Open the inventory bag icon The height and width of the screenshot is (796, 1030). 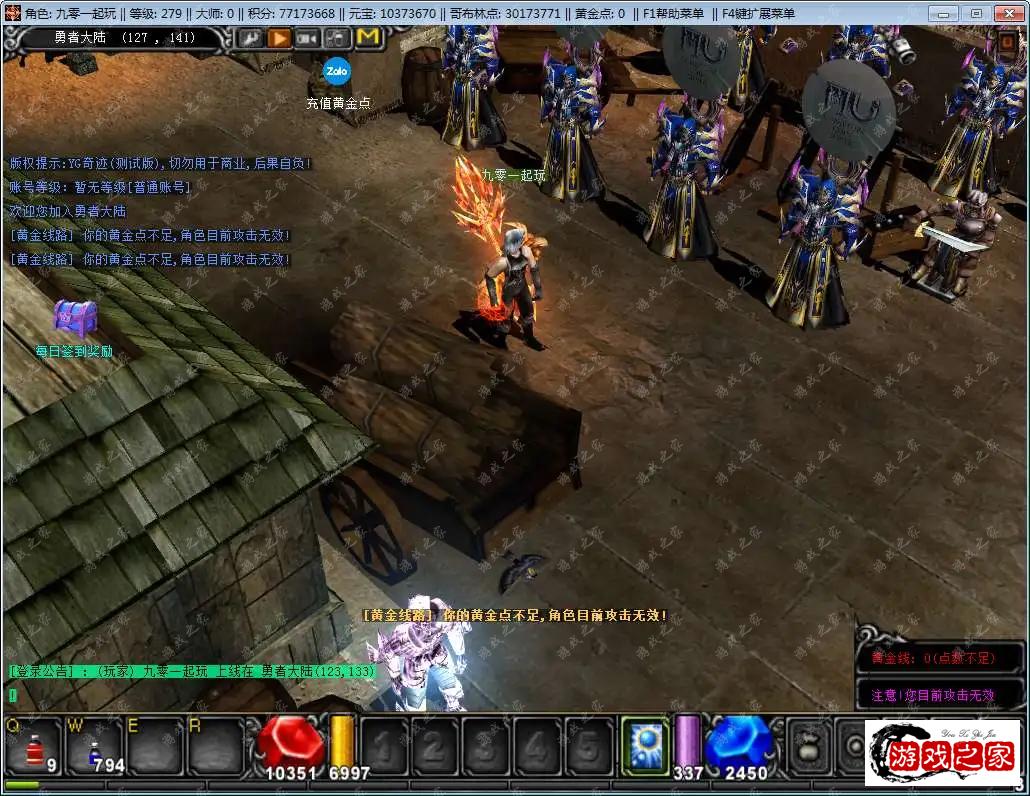[x=806, y=746]
